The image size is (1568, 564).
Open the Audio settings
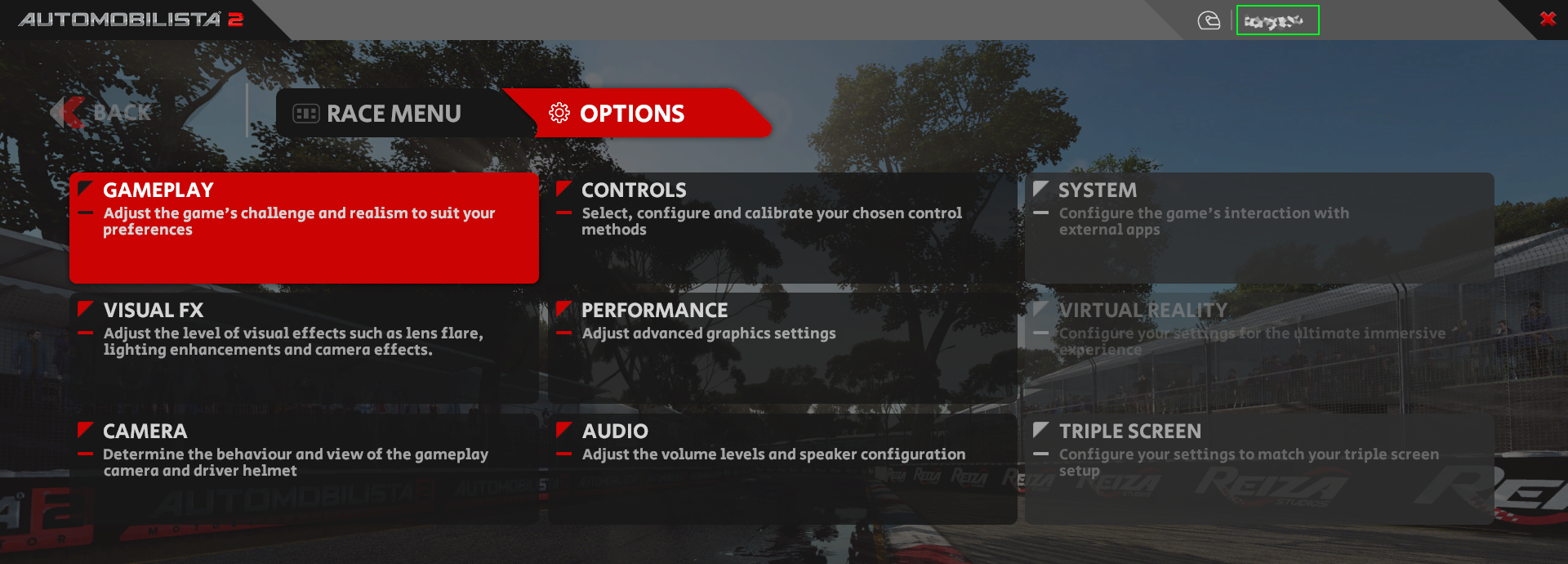click(782, 468)
